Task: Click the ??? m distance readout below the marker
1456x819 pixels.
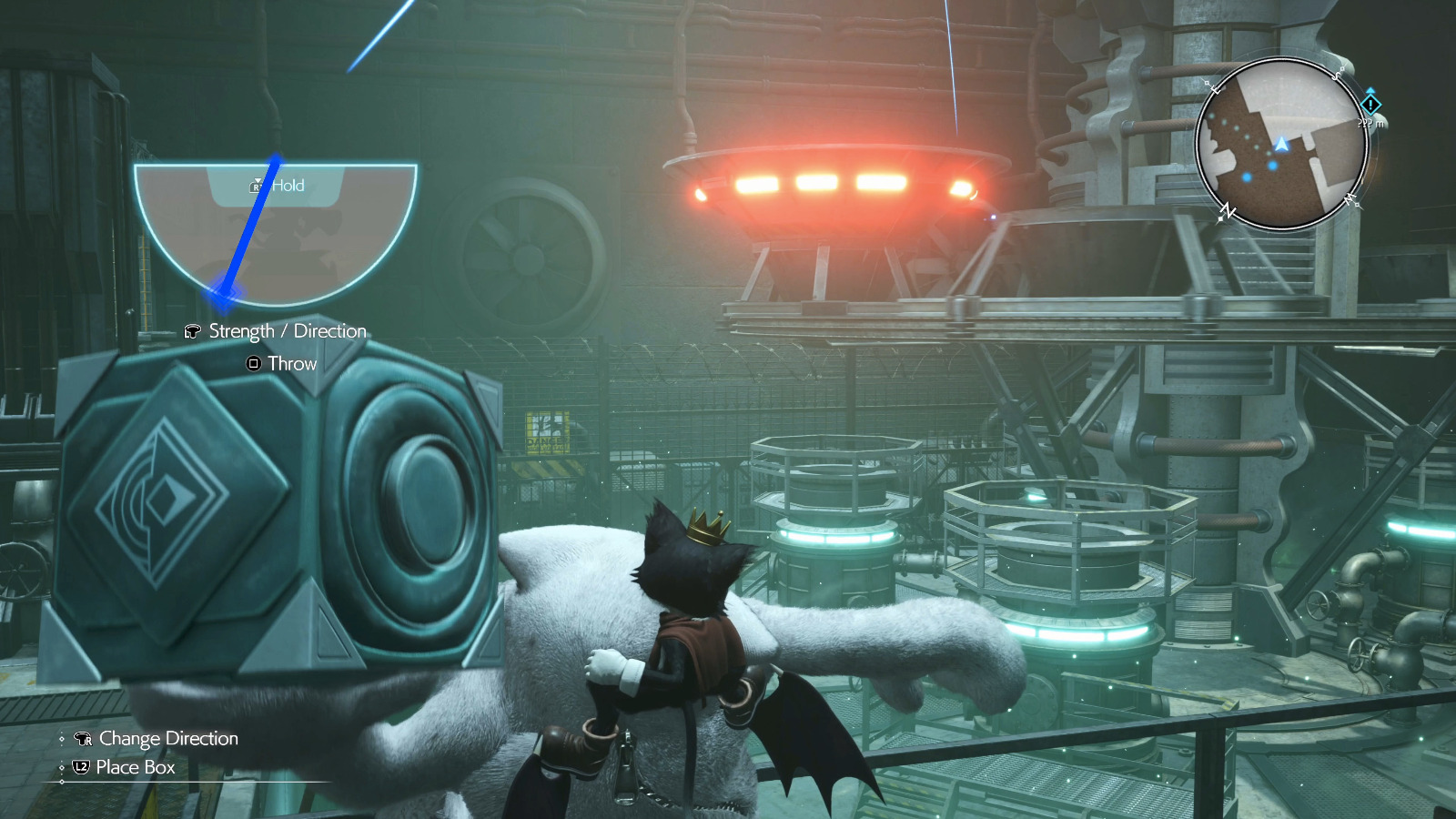Action: click(x=1370, y=123)
